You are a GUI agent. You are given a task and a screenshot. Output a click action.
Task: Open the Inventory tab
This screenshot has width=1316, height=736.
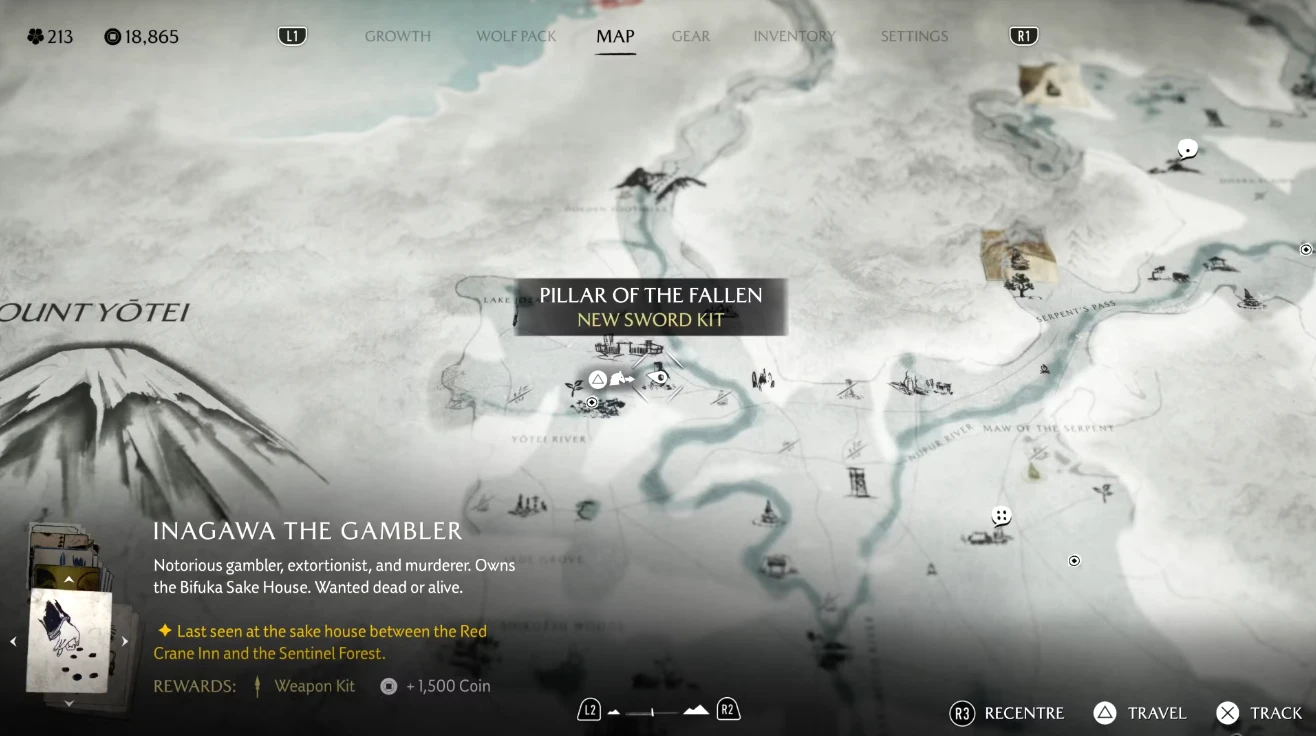point(795,36)
